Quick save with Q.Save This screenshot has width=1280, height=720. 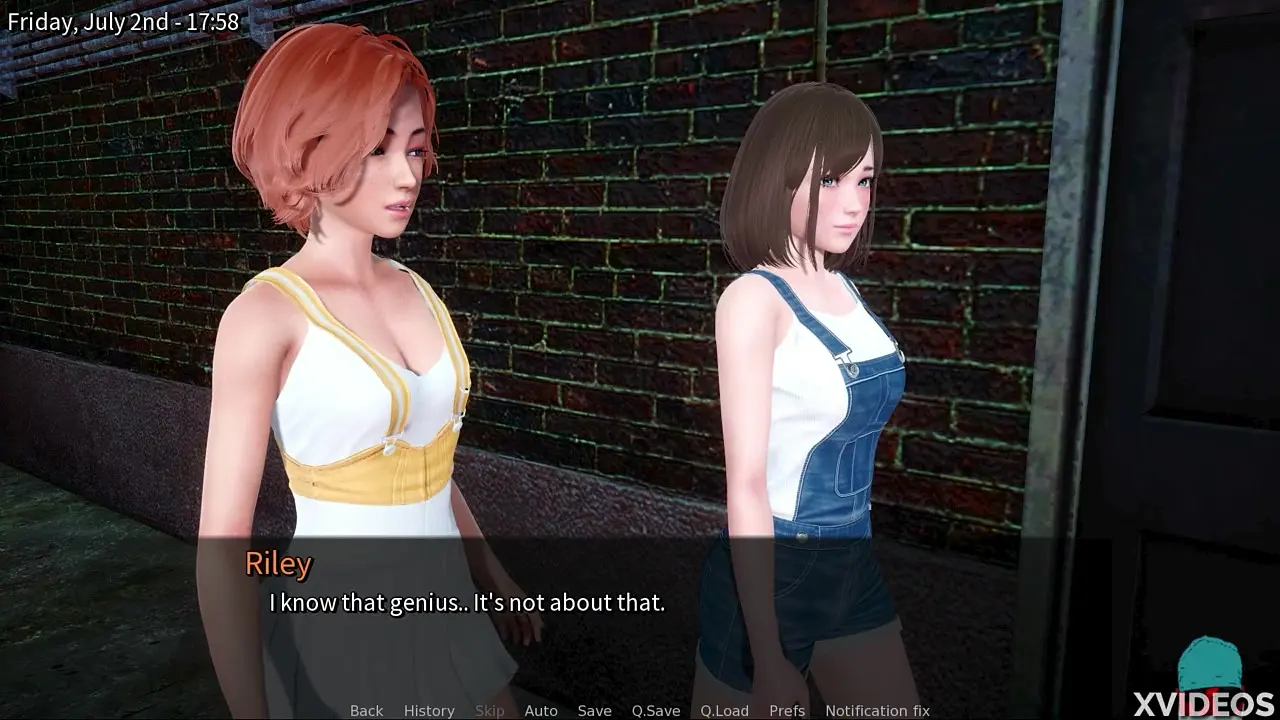coord(656,710)
